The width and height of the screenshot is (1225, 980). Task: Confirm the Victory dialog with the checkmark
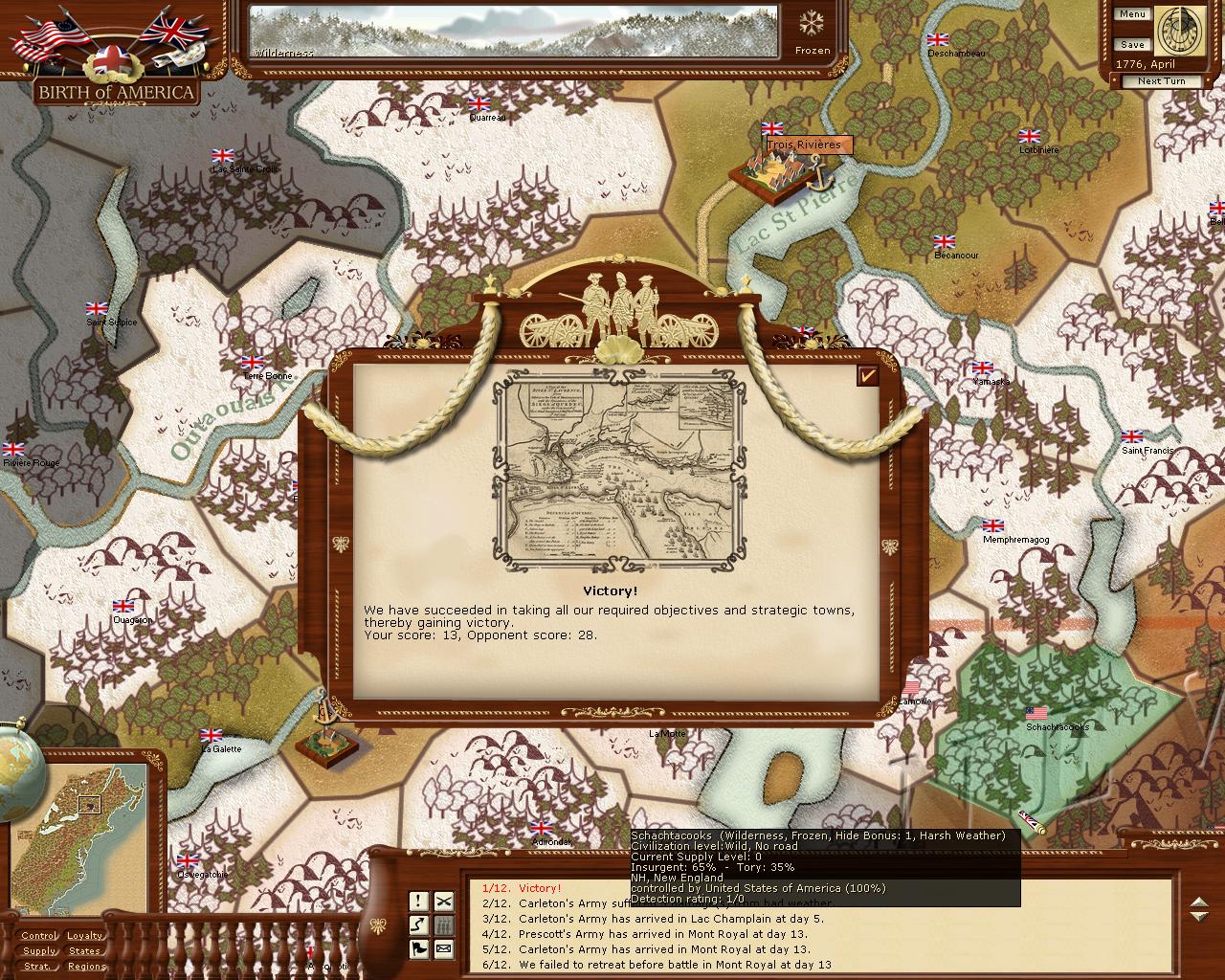[868, 376]
